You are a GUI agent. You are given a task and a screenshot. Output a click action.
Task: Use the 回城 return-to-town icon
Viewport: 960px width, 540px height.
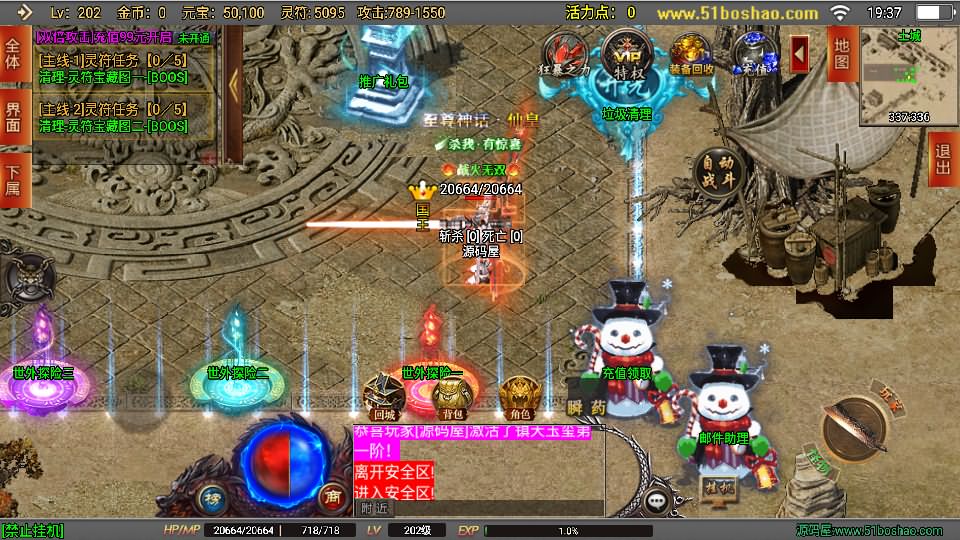385,397
